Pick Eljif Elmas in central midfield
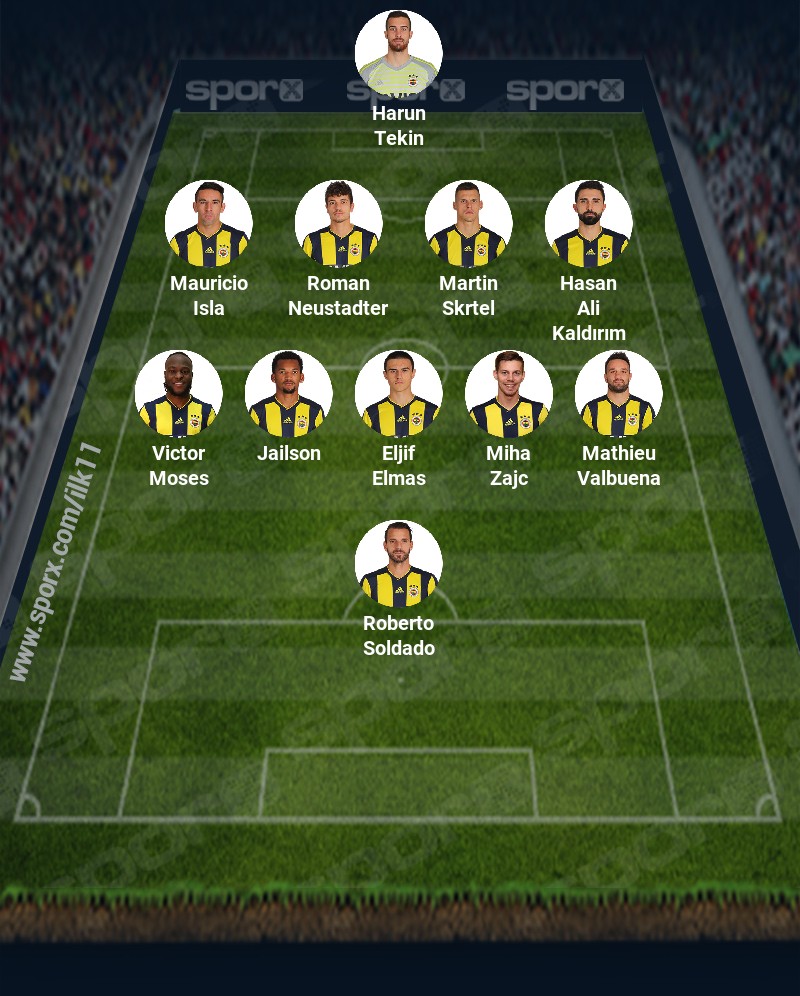 click(398, 394)
